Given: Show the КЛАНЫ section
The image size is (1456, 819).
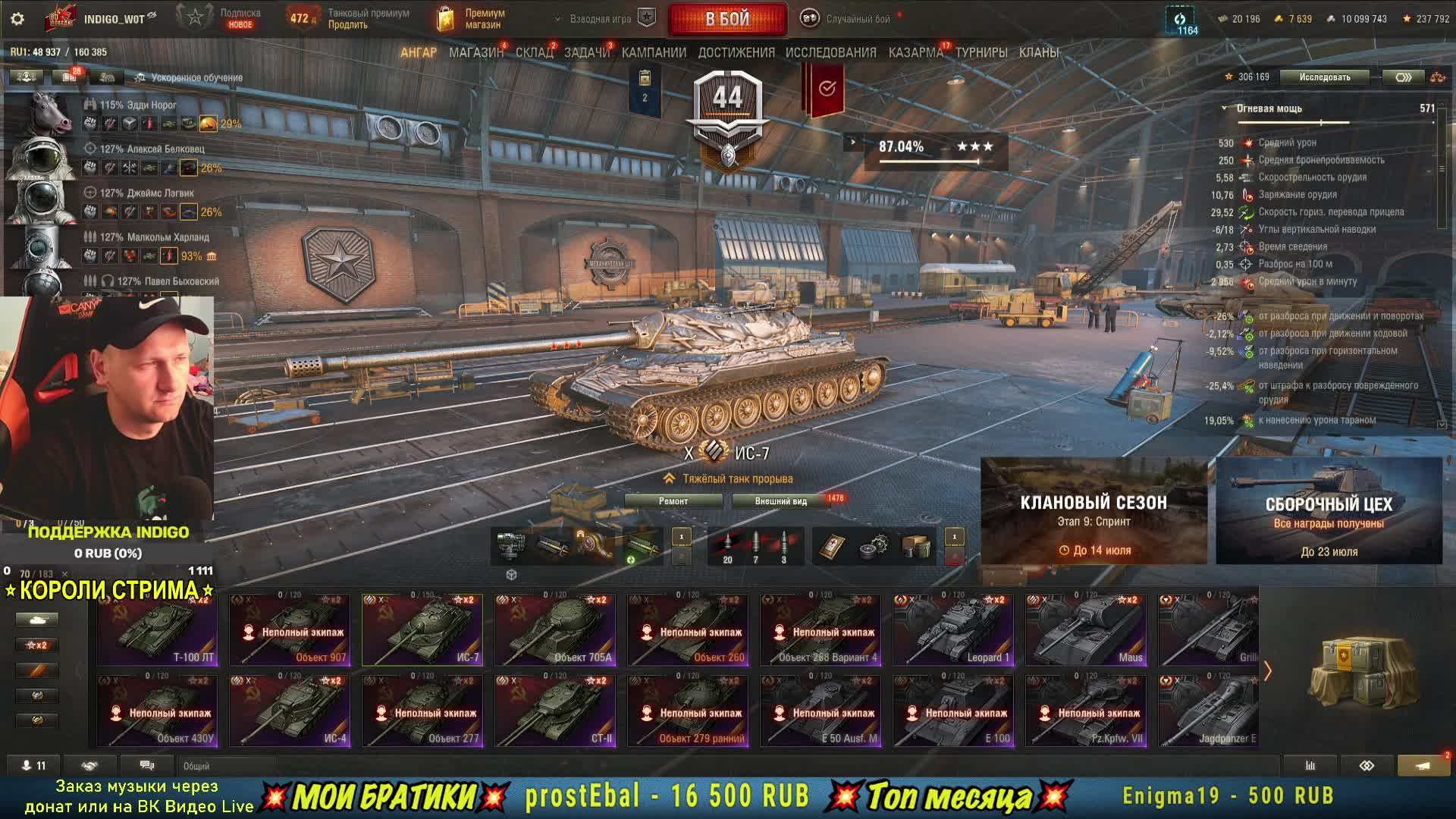Looking at the screenshot, I should click(1038, 53).
